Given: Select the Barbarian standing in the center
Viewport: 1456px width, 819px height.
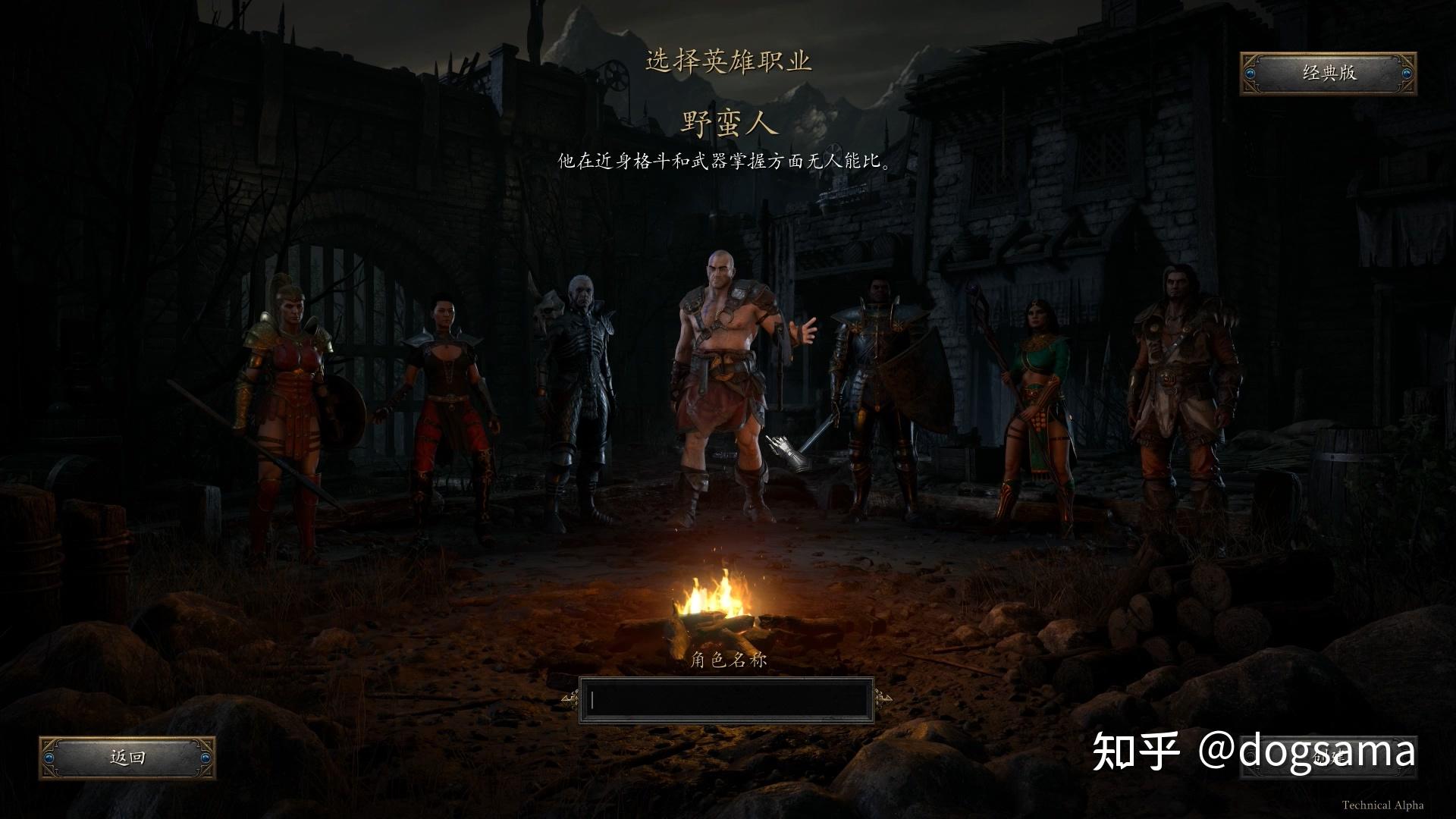Looking at the screenshot, I should (x=720, y=364).
